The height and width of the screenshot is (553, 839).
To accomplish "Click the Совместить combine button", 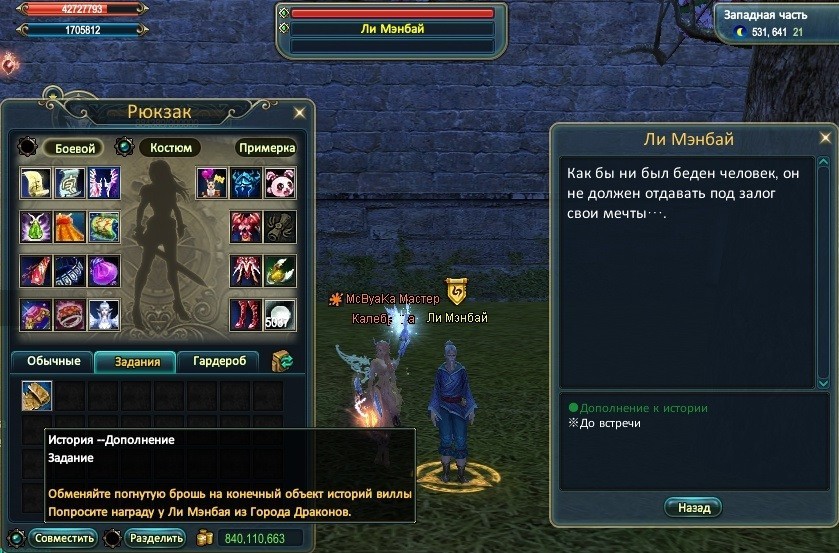I will tap(64, 538).
